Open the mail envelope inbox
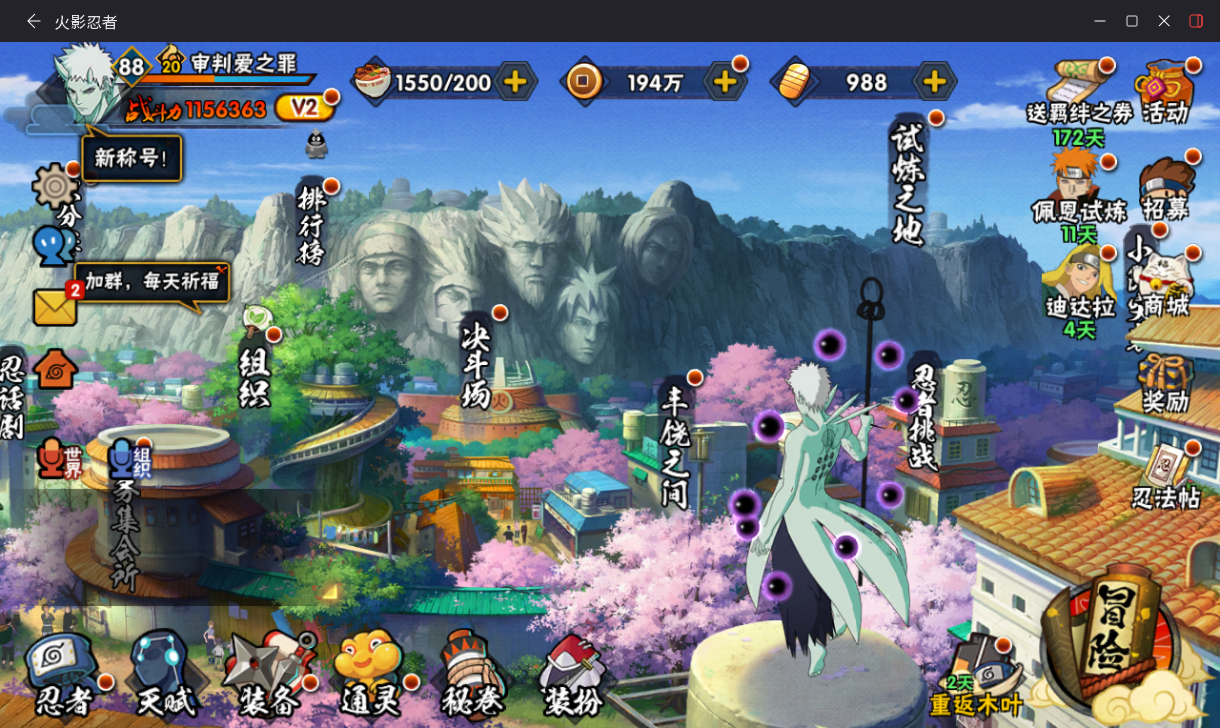The width and height of the screenshot is (1220, 728). (x=55, y=307)
